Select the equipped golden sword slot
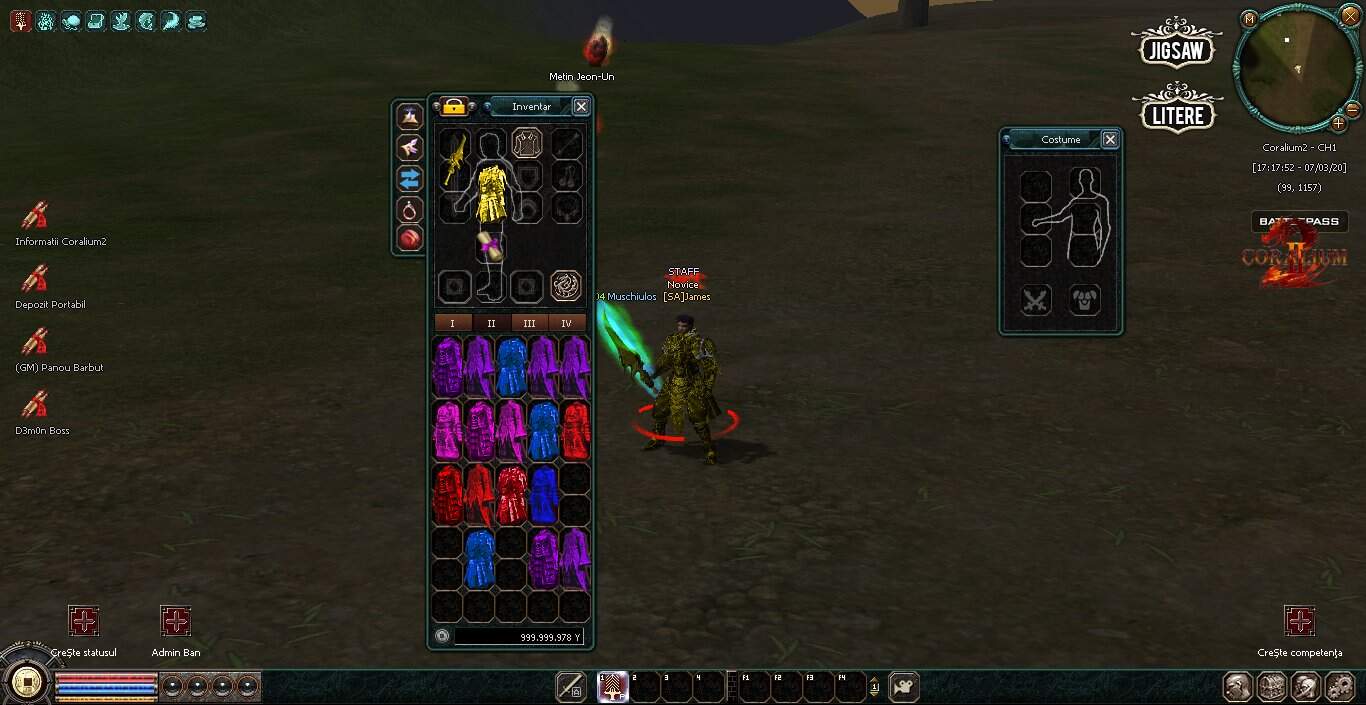Image resolution: width=1366 pixels, height=705 pixels. click(x=454, y=156)
